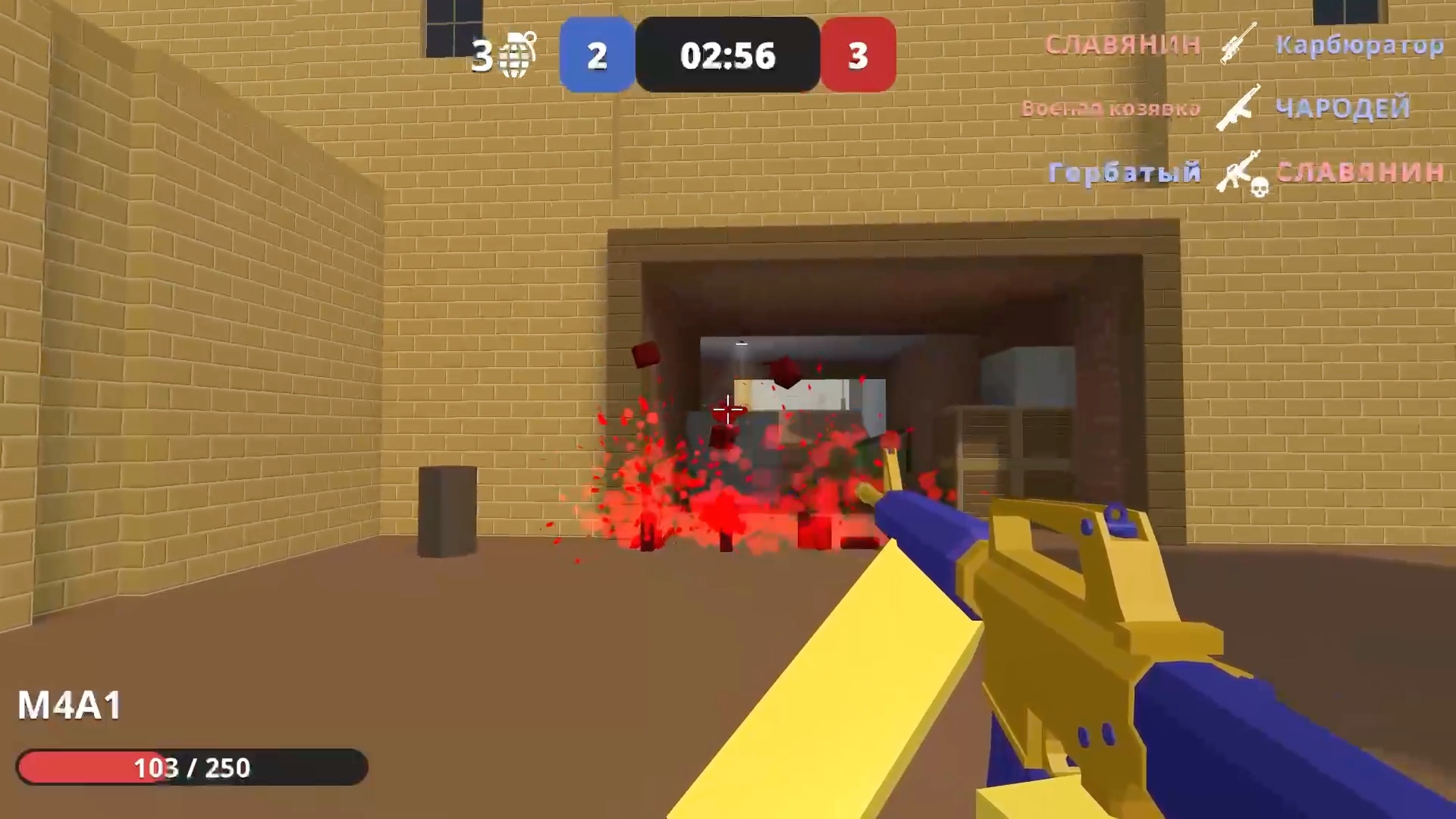1456x819 pixels.
Task: Click the player name Карбюратор
Action: coord(1361,43)
